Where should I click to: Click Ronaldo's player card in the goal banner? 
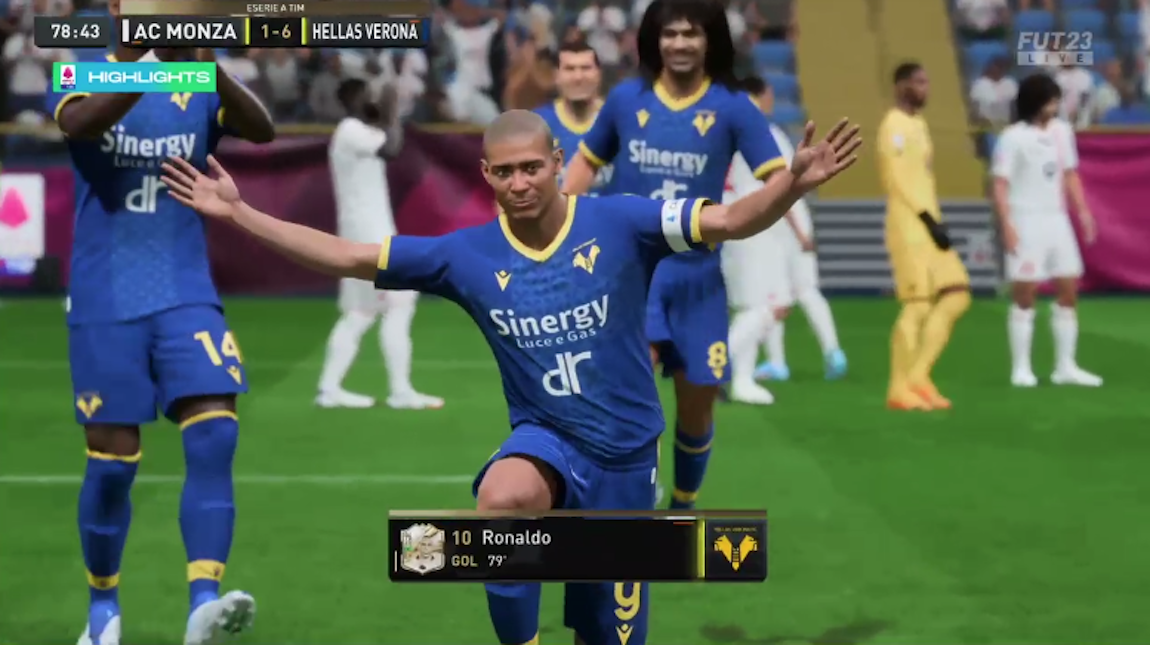[x=422, y=548]
